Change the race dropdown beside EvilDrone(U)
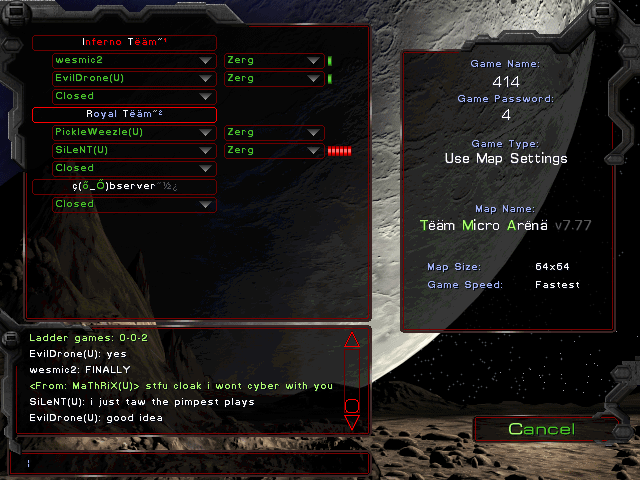This screenshot has width=640, height=480. point(273,78)
